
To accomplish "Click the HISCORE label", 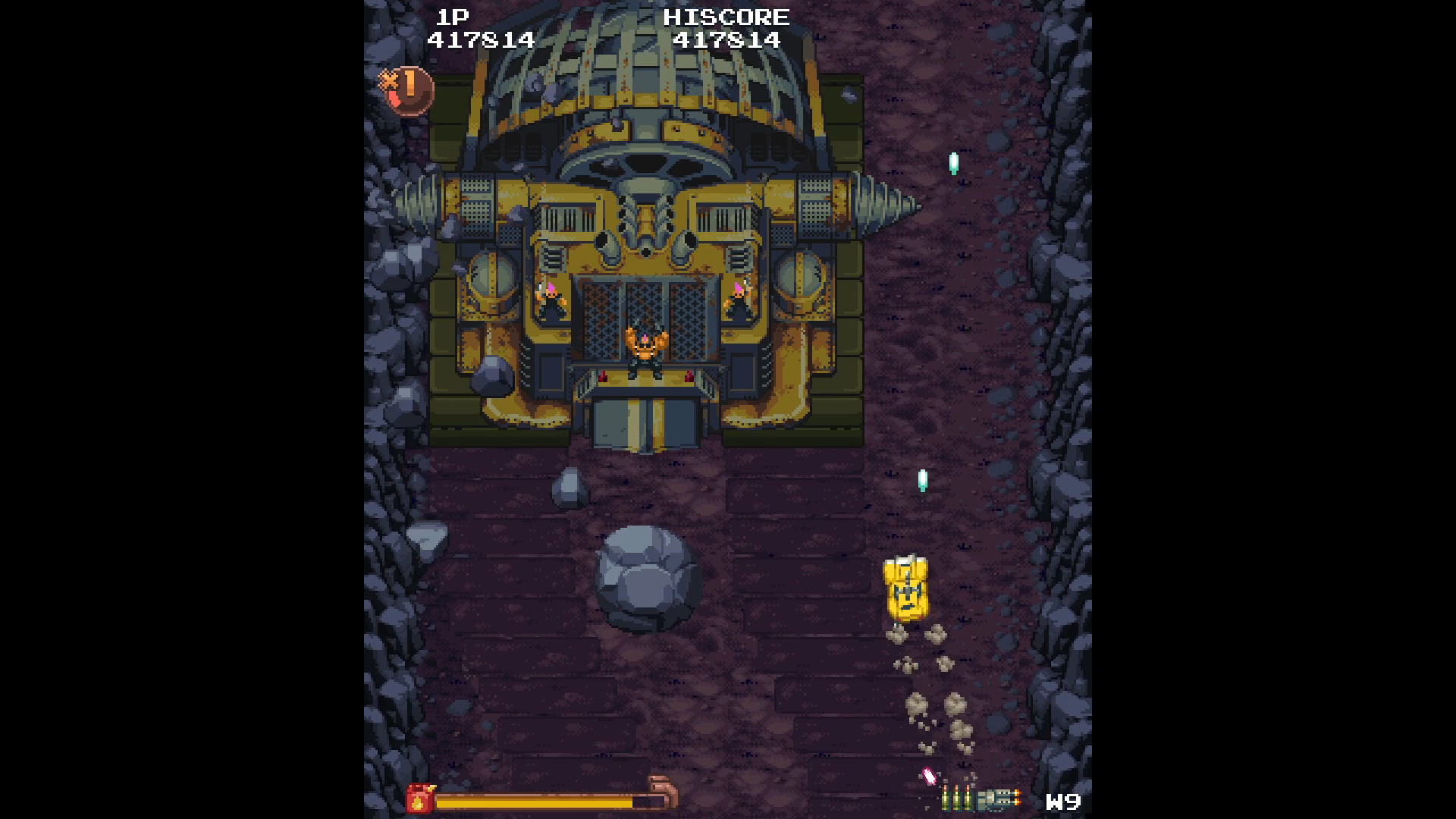I will pyautogui.click(x=726, y=17).
